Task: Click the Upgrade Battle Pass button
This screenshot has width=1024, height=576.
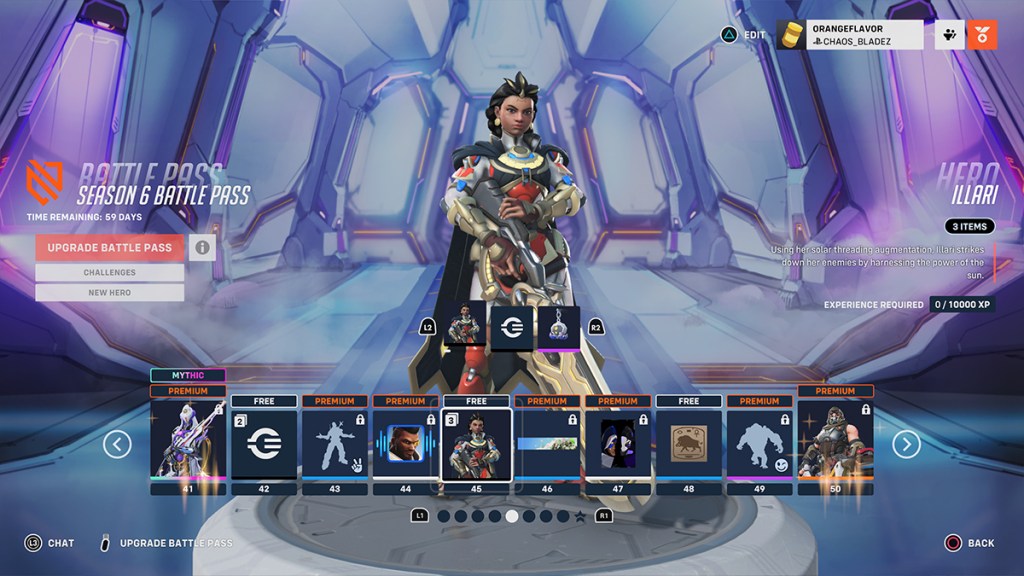Action: click(x=110, y=248)
